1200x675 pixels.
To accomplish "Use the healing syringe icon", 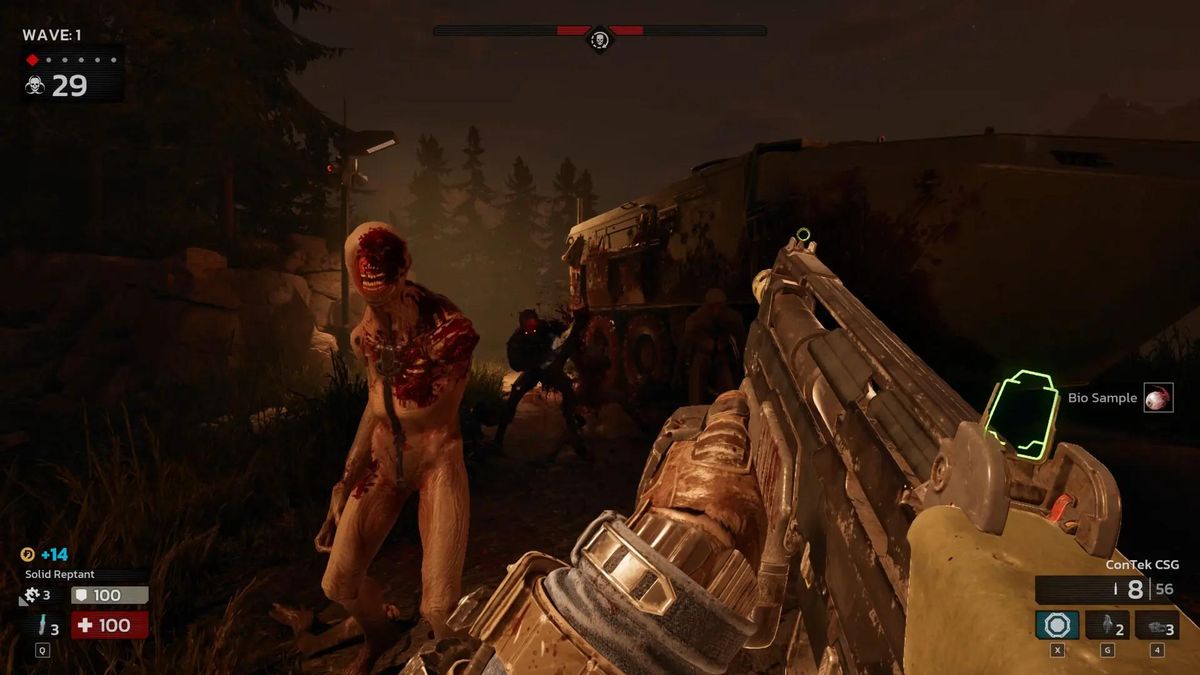I will (x=42, y=627).
